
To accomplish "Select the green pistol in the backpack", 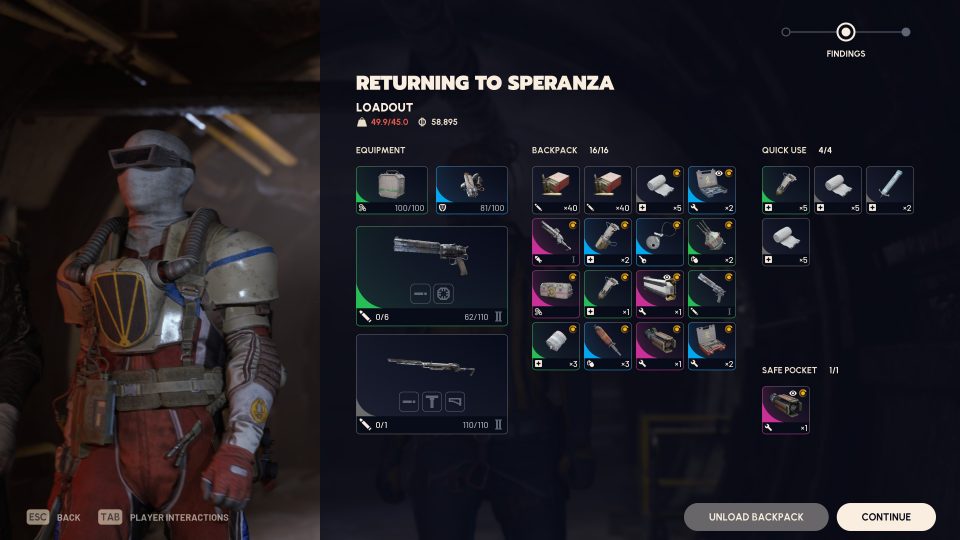I will 712,294.
